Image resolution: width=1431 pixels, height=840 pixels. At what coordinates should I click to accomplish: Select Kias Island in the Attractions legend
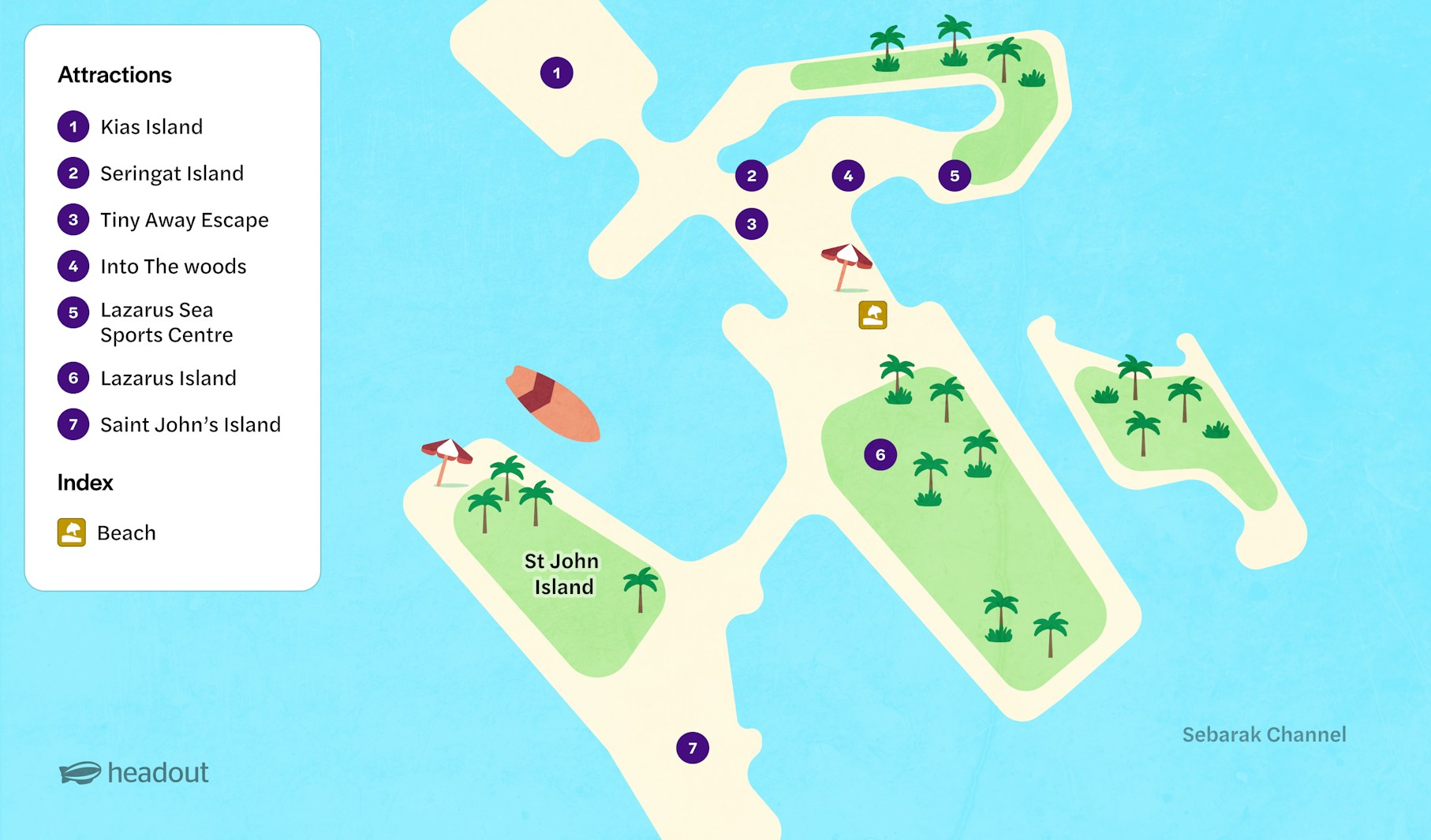pos(151,127)
